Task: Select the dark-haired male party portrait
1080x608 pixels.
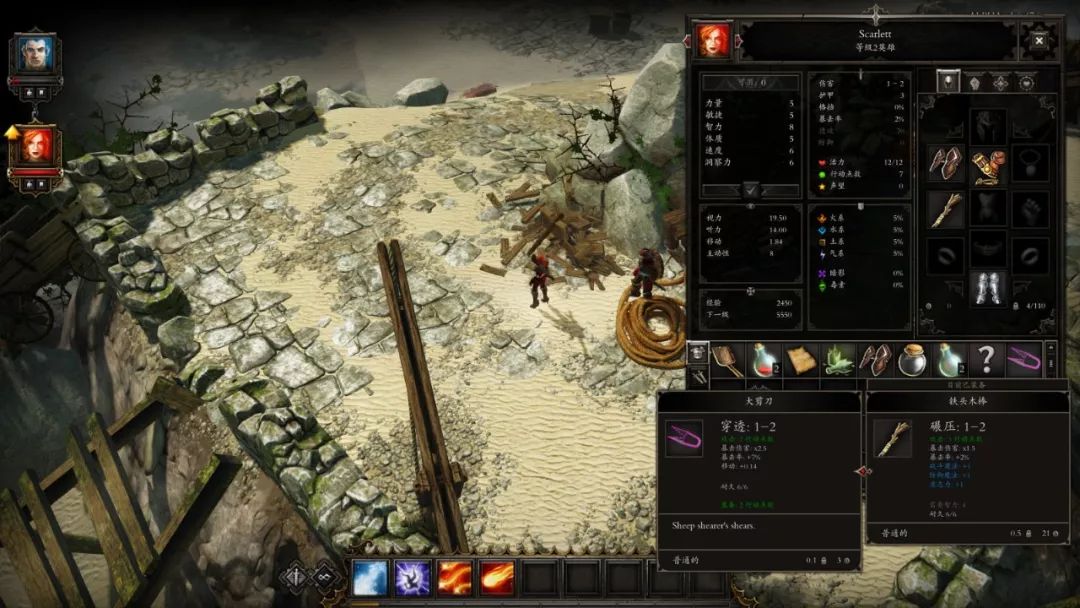Action: tap(33, 53)
